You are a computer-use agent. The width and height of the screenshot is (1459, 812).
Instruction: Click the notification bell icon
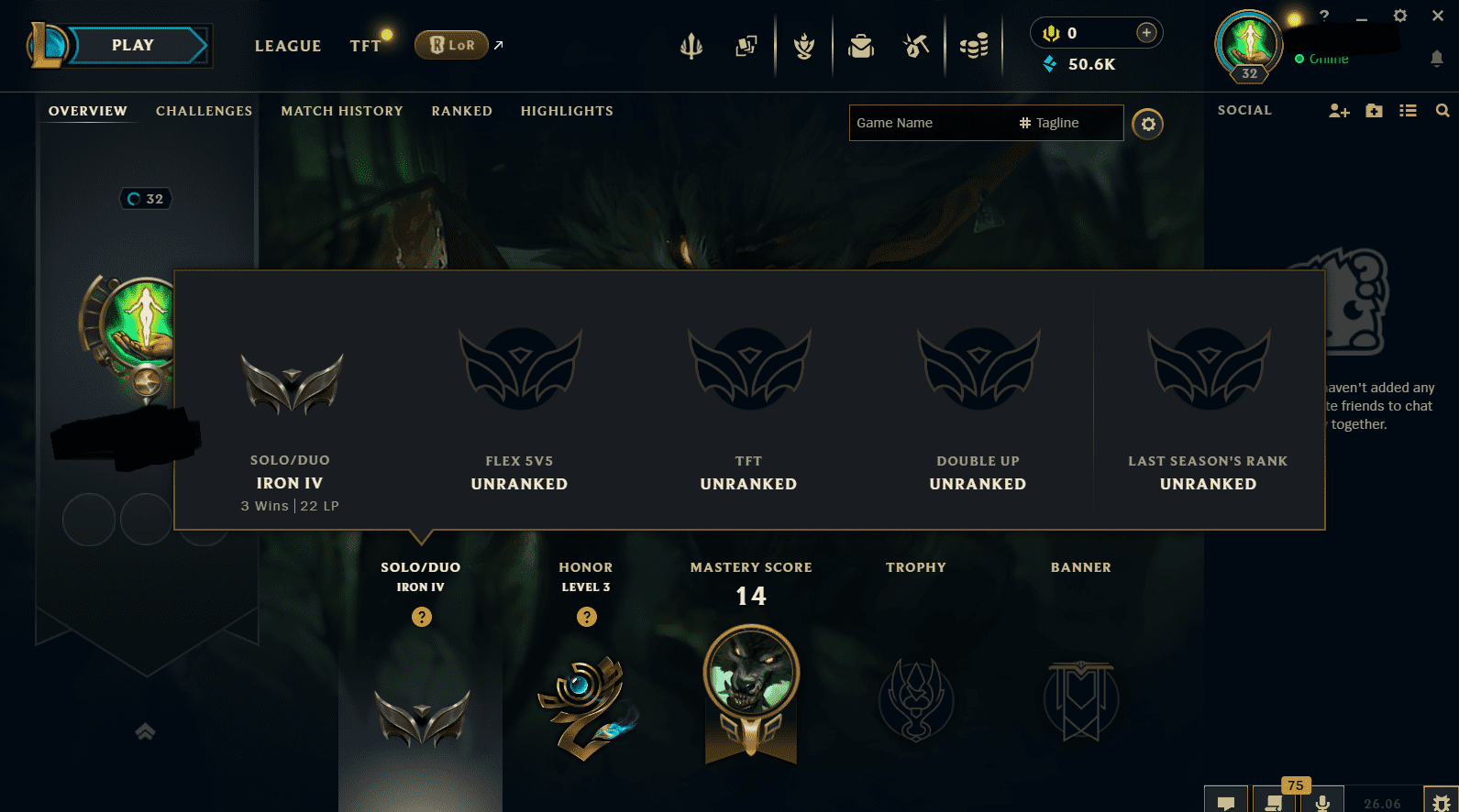coord(1437,58)
